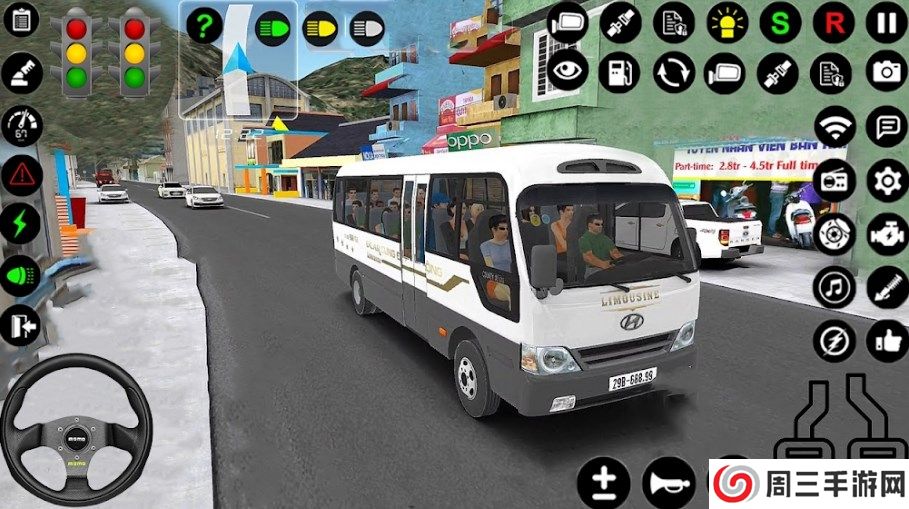Click the circular arrows refresh icon
909x509 pixels.
point(673,73)
